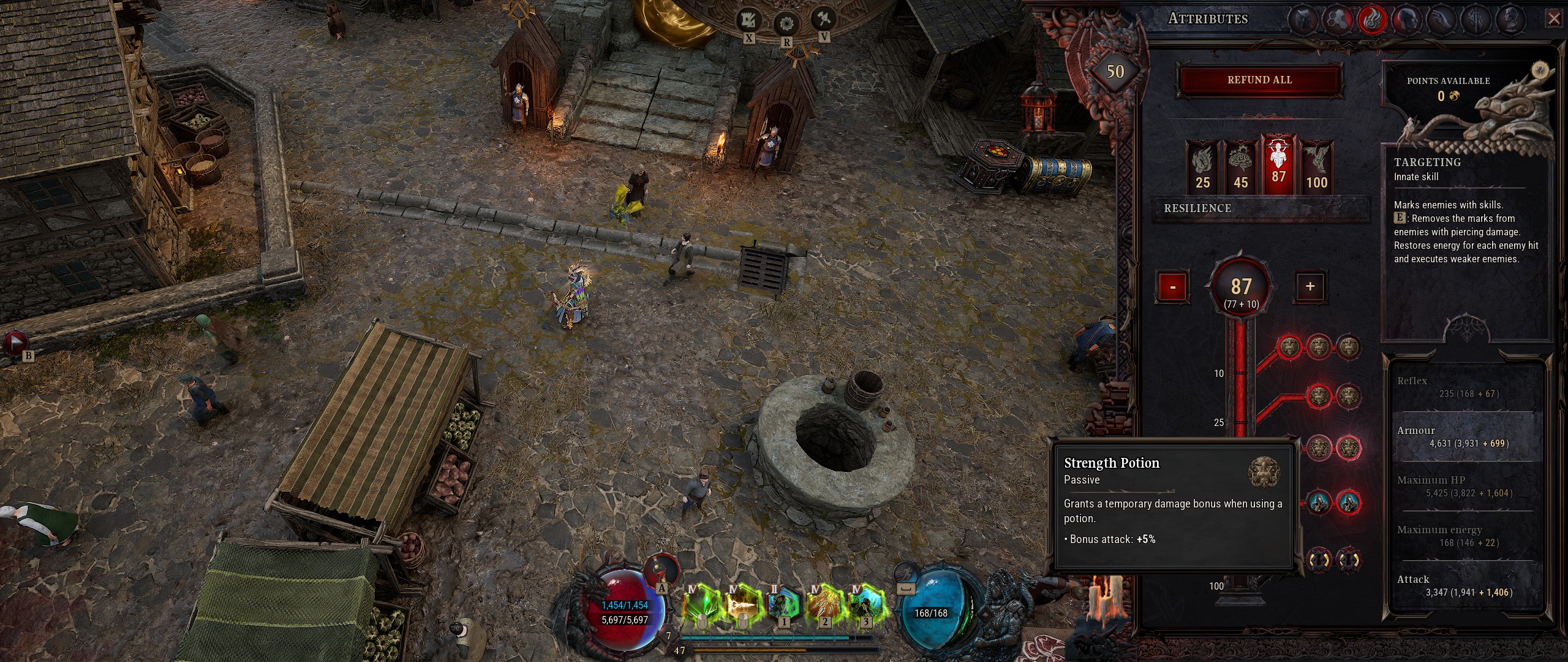Open the reaching hand tab
The width and height of the screenshot is (1568, 662).
tap(1442, 20)
